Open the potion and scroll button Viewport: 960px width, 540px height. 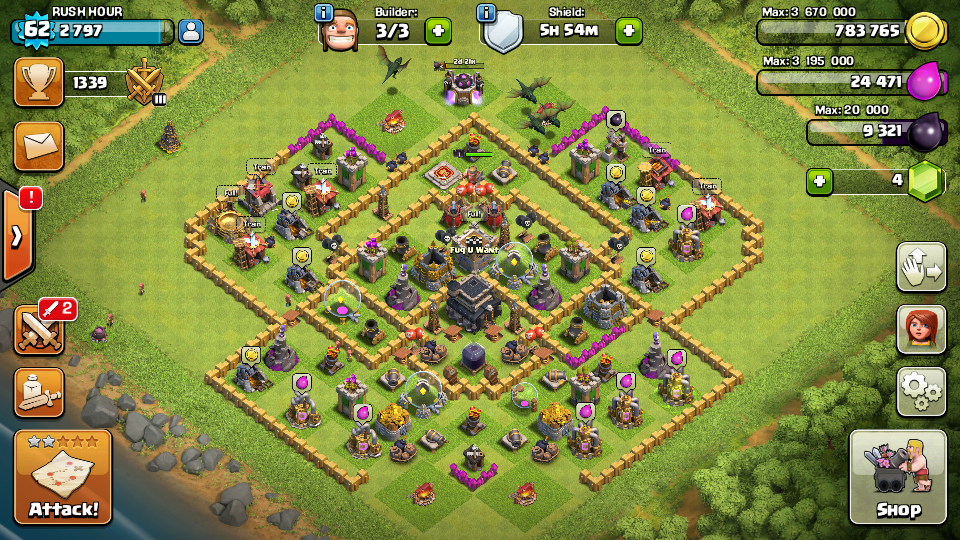pos(39,392)
